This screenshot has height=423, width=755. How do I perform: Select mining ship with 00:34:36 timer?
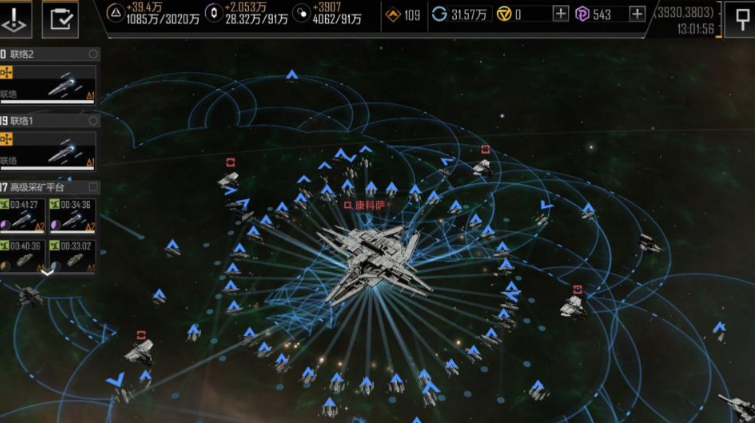tap(72, 215)
